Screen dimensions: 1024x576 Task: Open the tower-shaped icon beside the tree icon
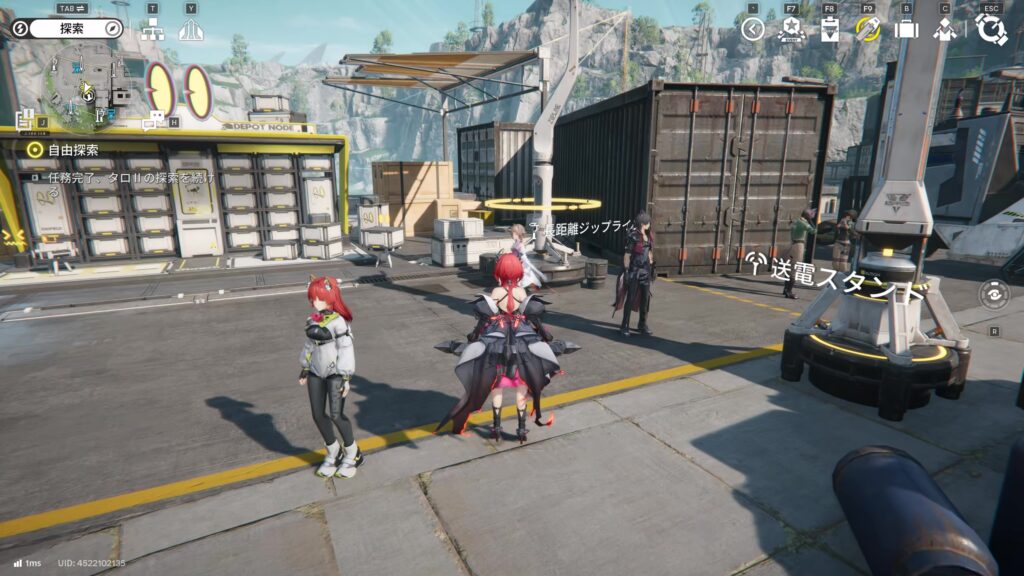click(x=190, y=30)
